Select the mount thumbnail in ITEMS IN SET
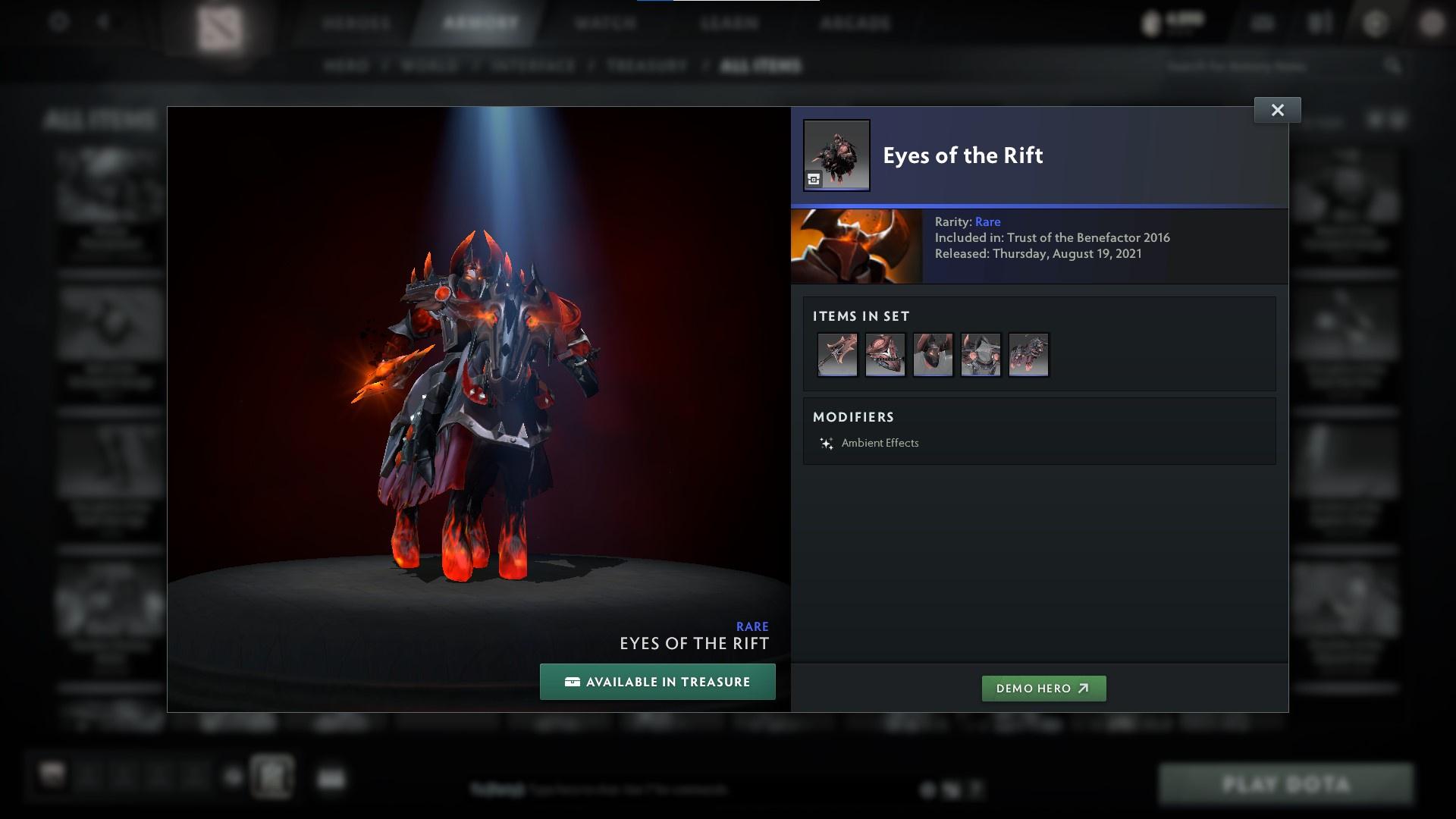Screen dimensions: 1456x819 coord(1028,354)
